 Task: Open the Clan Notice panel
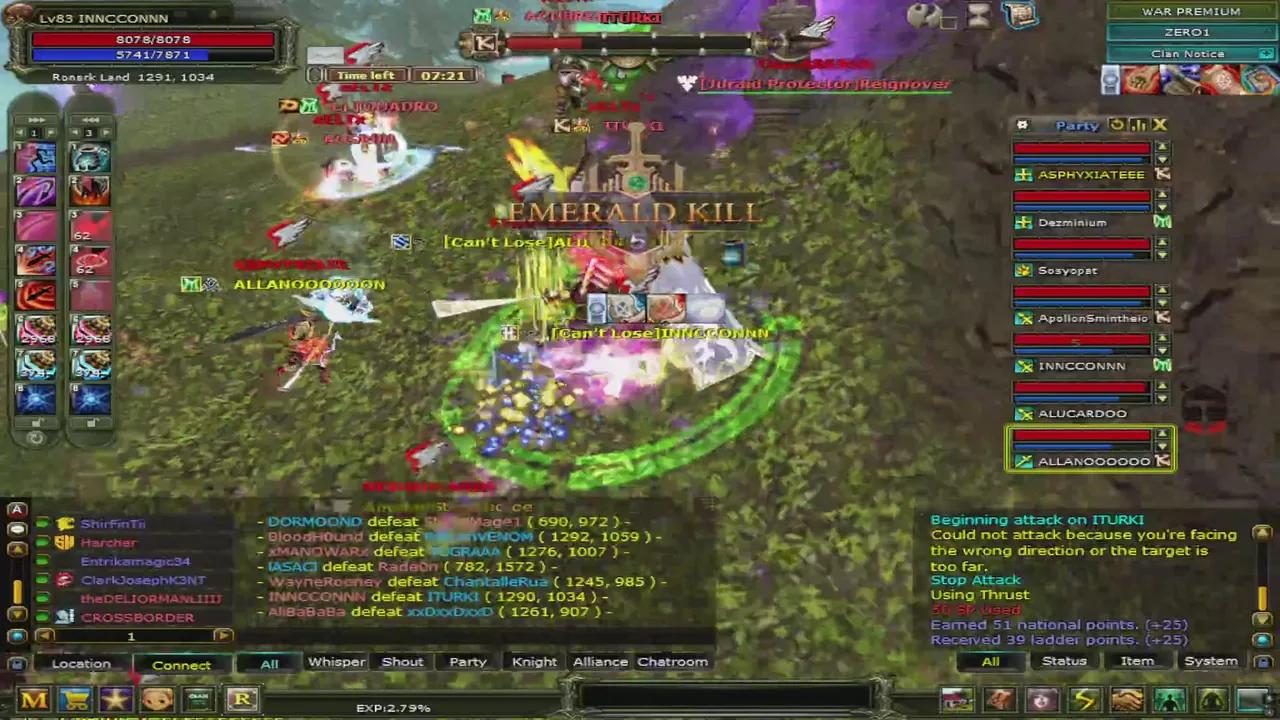(x=1187, y=53)
